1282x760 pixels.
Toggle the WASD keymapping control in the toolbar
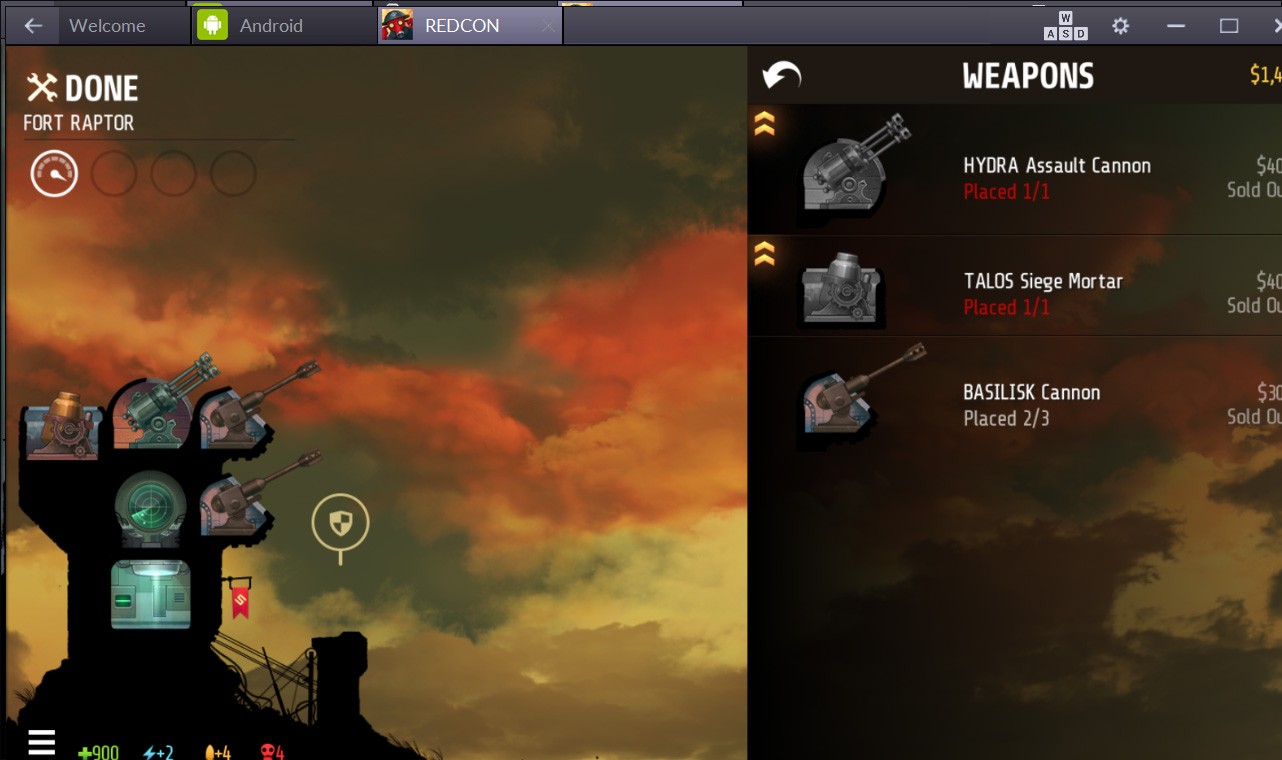coord(1064,25)
